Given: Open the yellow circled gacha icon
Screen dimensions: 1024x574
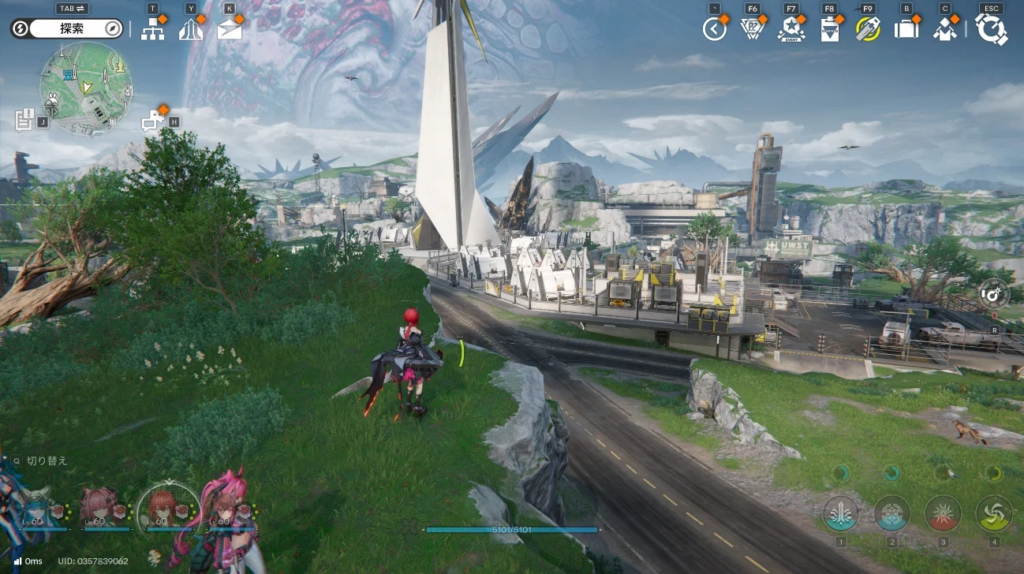Looking at the screenshot, I should (867, 29).
